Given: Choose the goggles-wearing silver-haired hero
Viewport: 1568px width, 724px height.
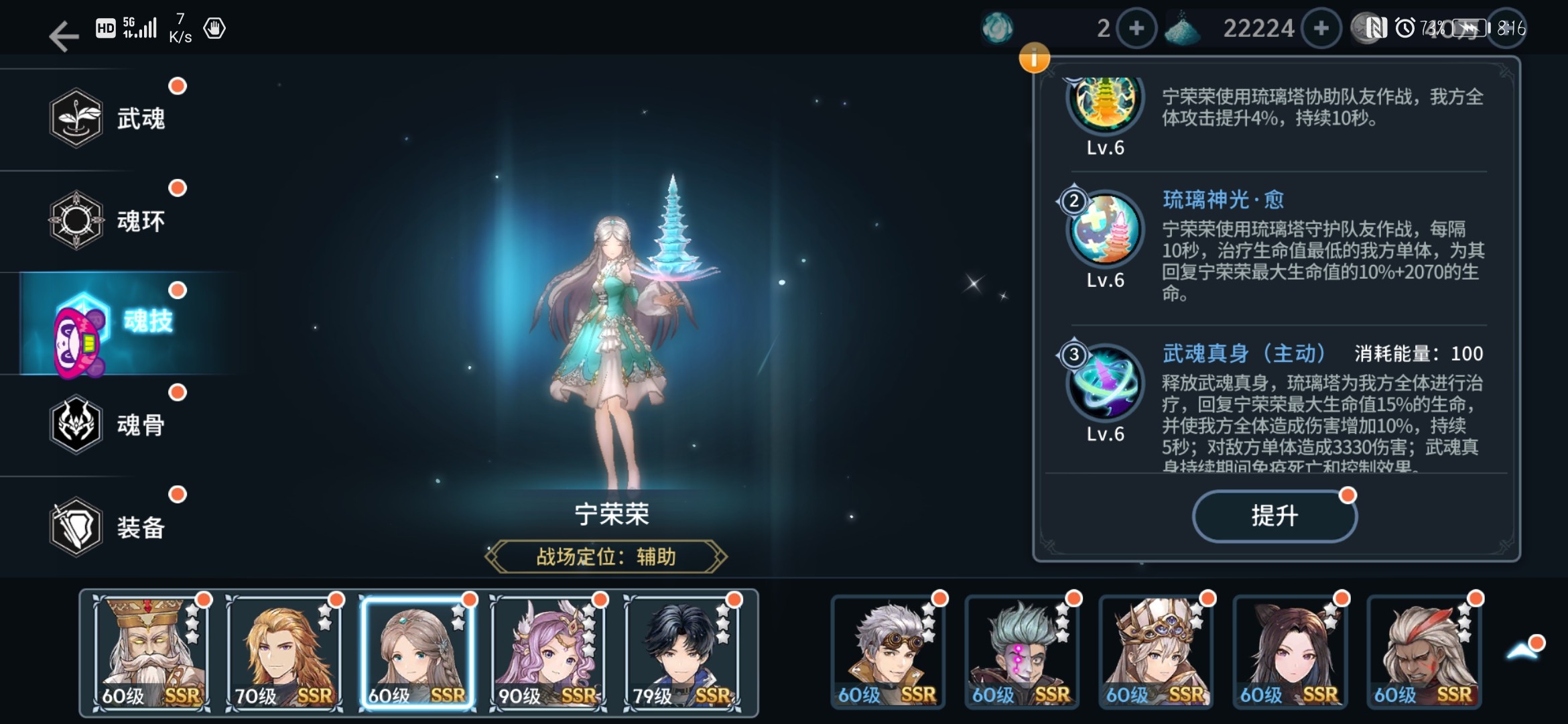Looking at the screenshot, I should 888,652.
